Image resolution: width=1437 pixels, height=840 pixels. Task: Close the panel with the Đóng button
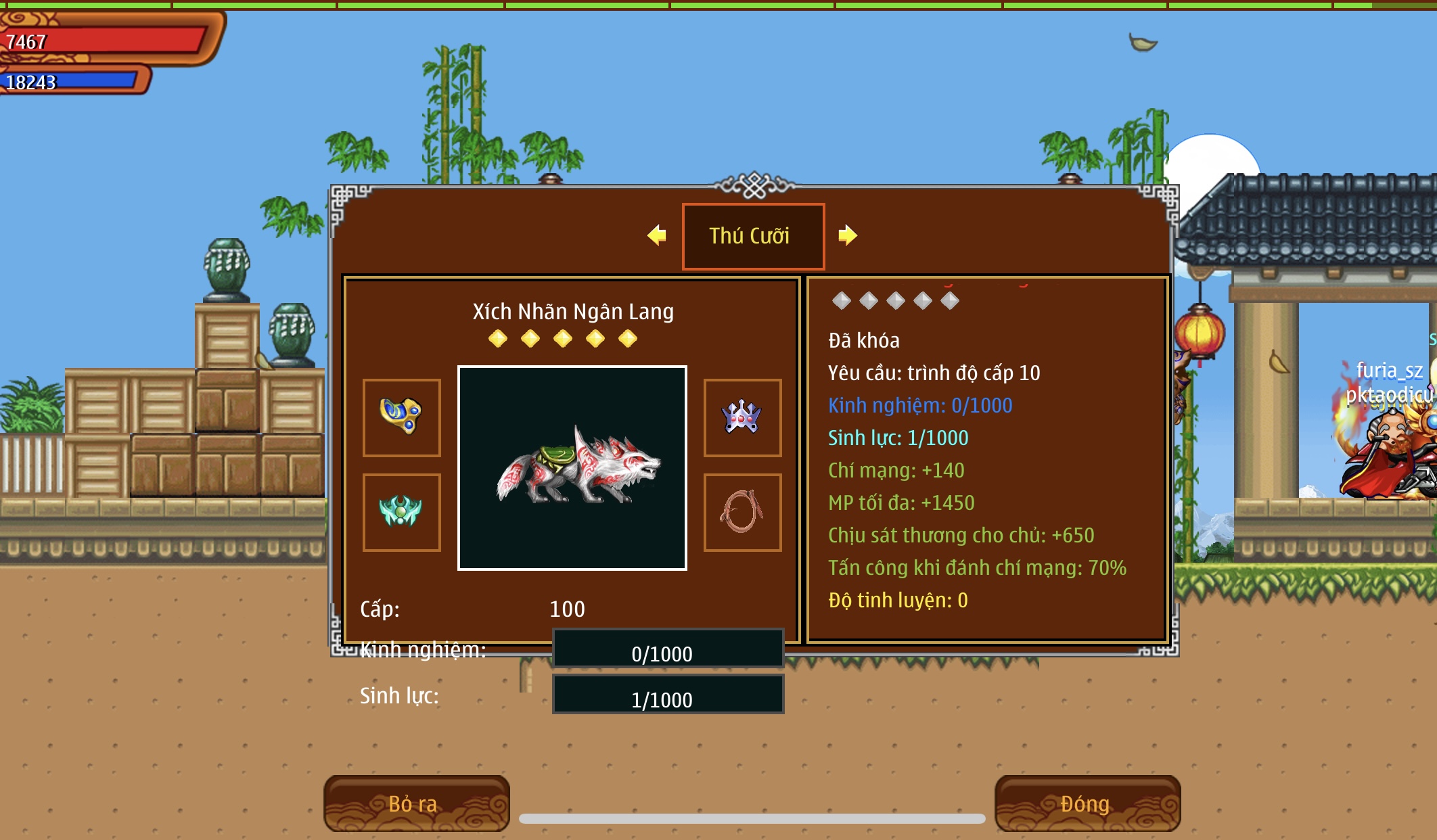tap(1087, 803)
